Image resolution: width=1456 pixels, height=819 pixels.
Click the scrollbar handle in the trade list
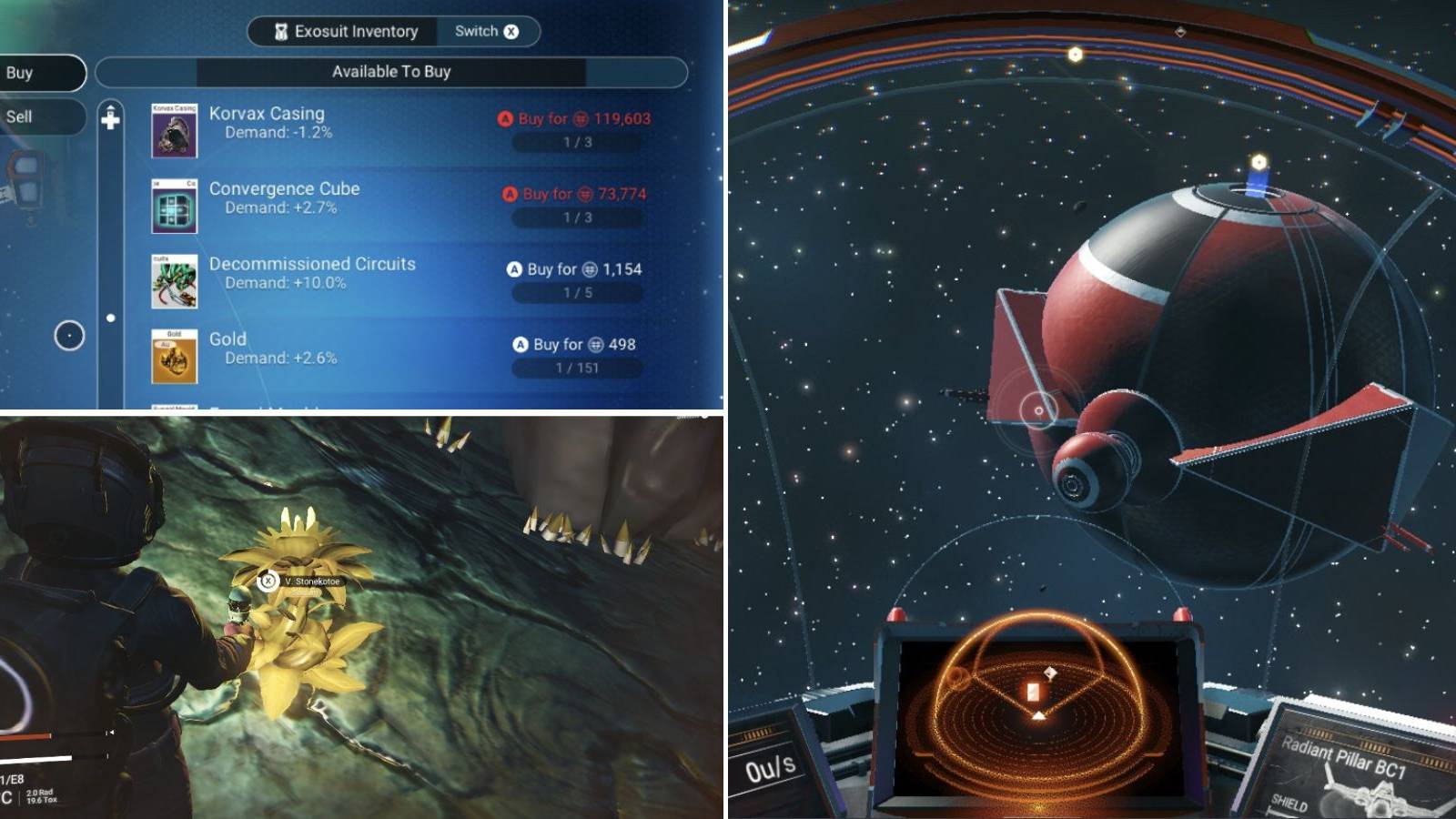[x=111, y=317]
